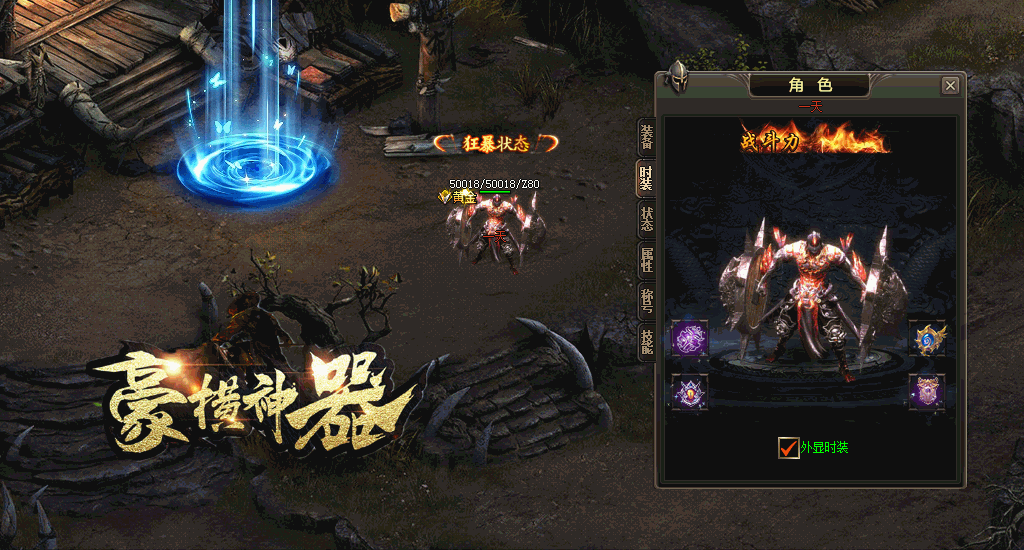The height and width of the screenshot is (550, 1024).
Task: Open the 技能 skills tab
Action: tap(646, 342)
